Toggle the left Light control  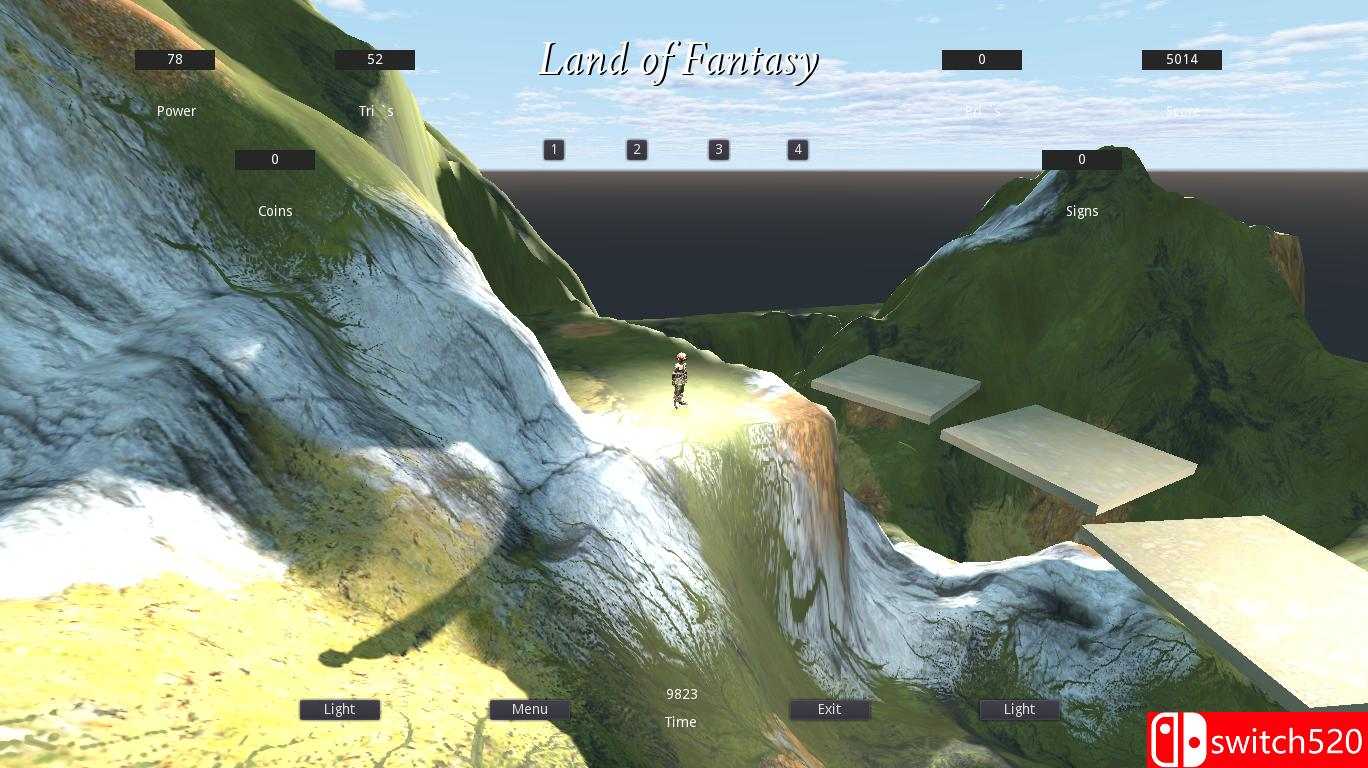click(339, 709)
